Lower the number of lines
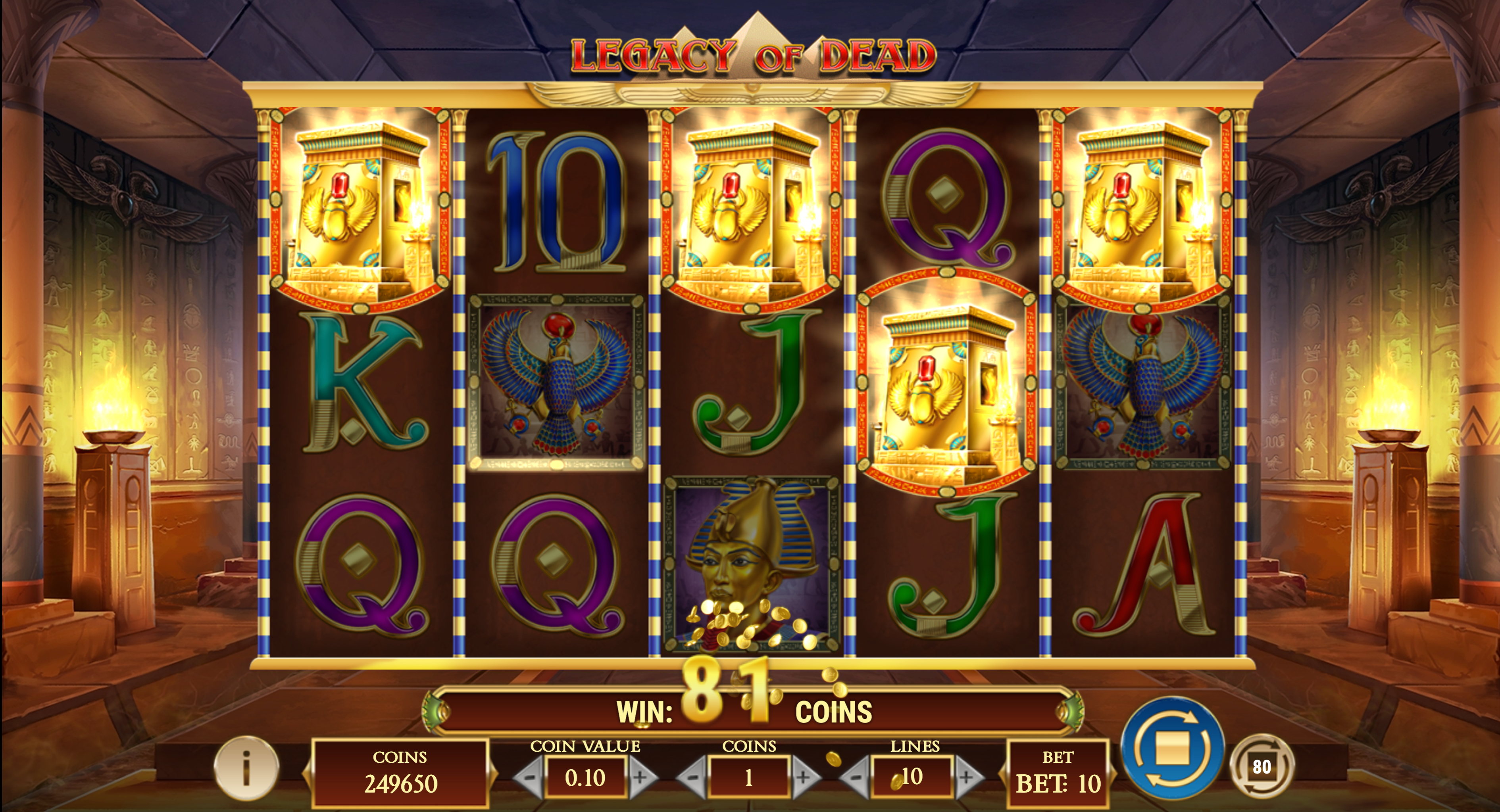 [855, 777]
